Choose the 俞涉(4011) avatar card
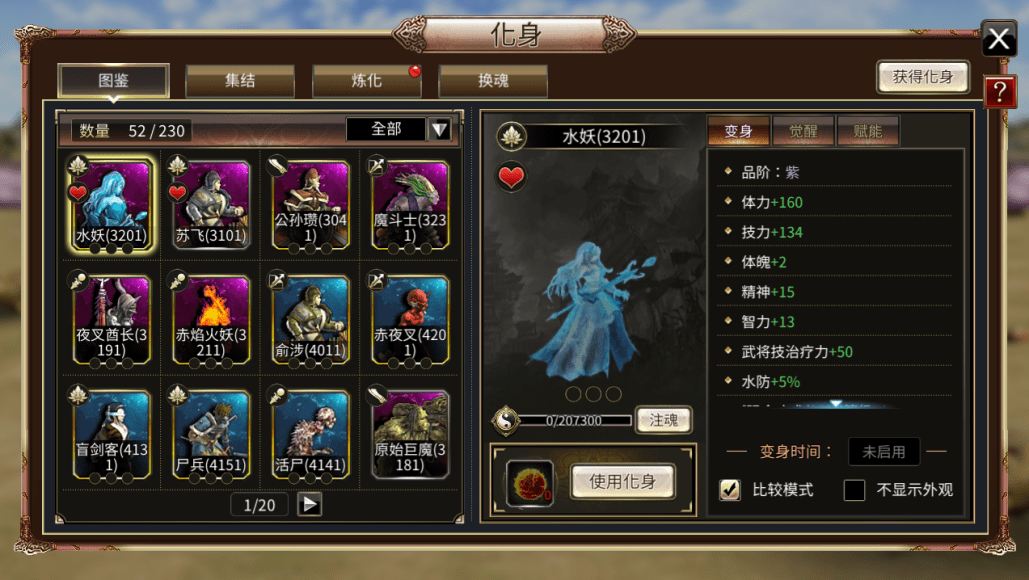The image size is (1029, 580). (310, 320)
